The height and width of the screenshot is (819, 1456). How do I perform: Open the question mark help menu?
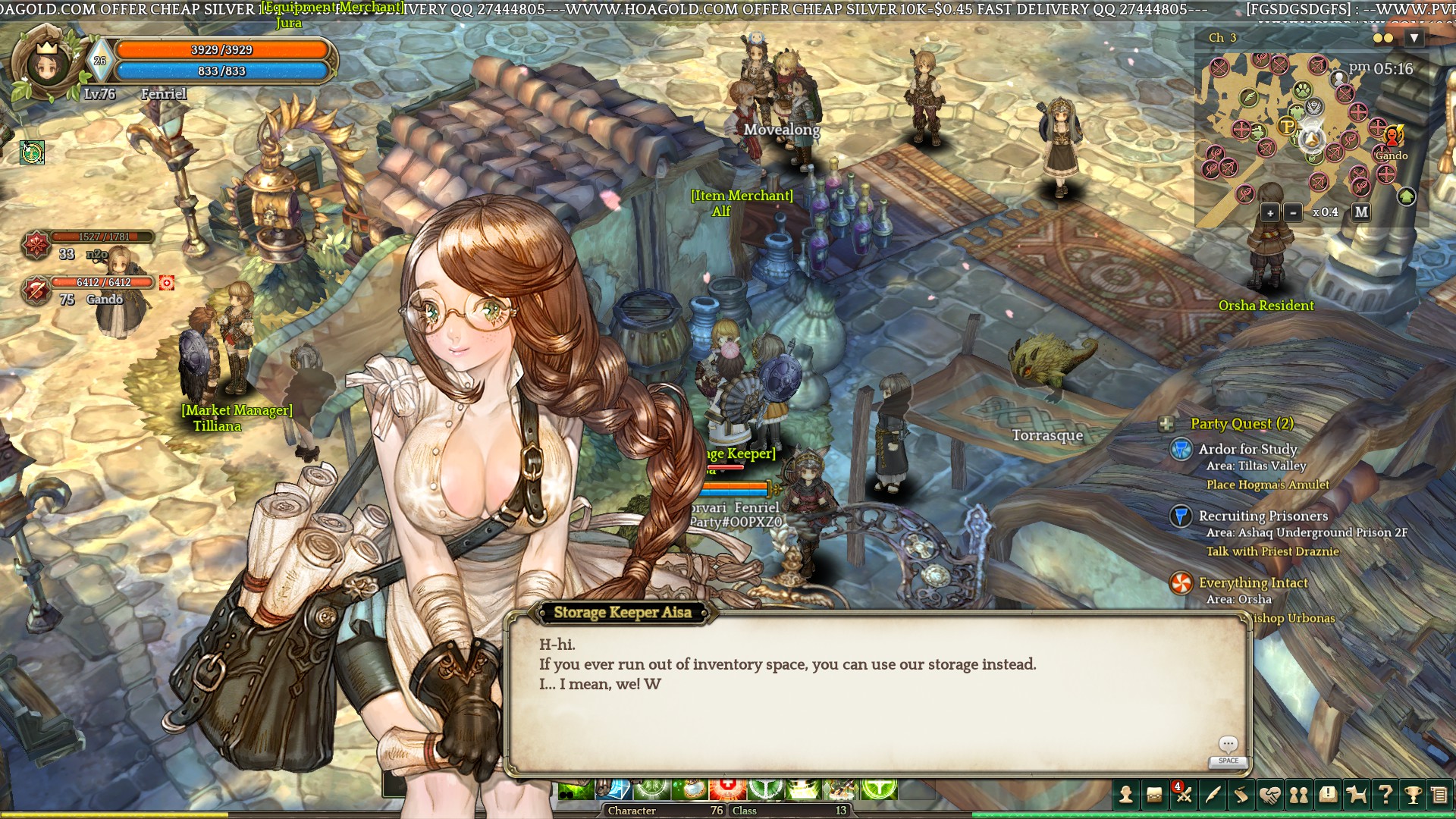coord(1385,794)
